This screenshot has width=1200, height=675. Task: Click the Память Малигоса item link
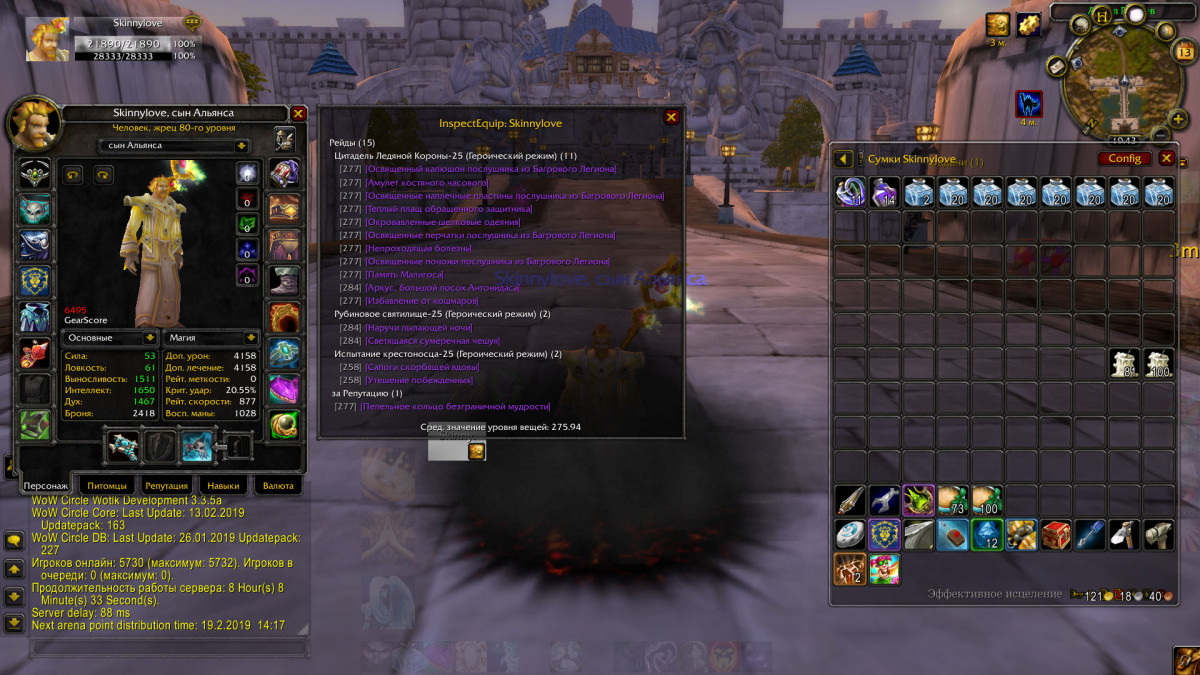point(405,274)
